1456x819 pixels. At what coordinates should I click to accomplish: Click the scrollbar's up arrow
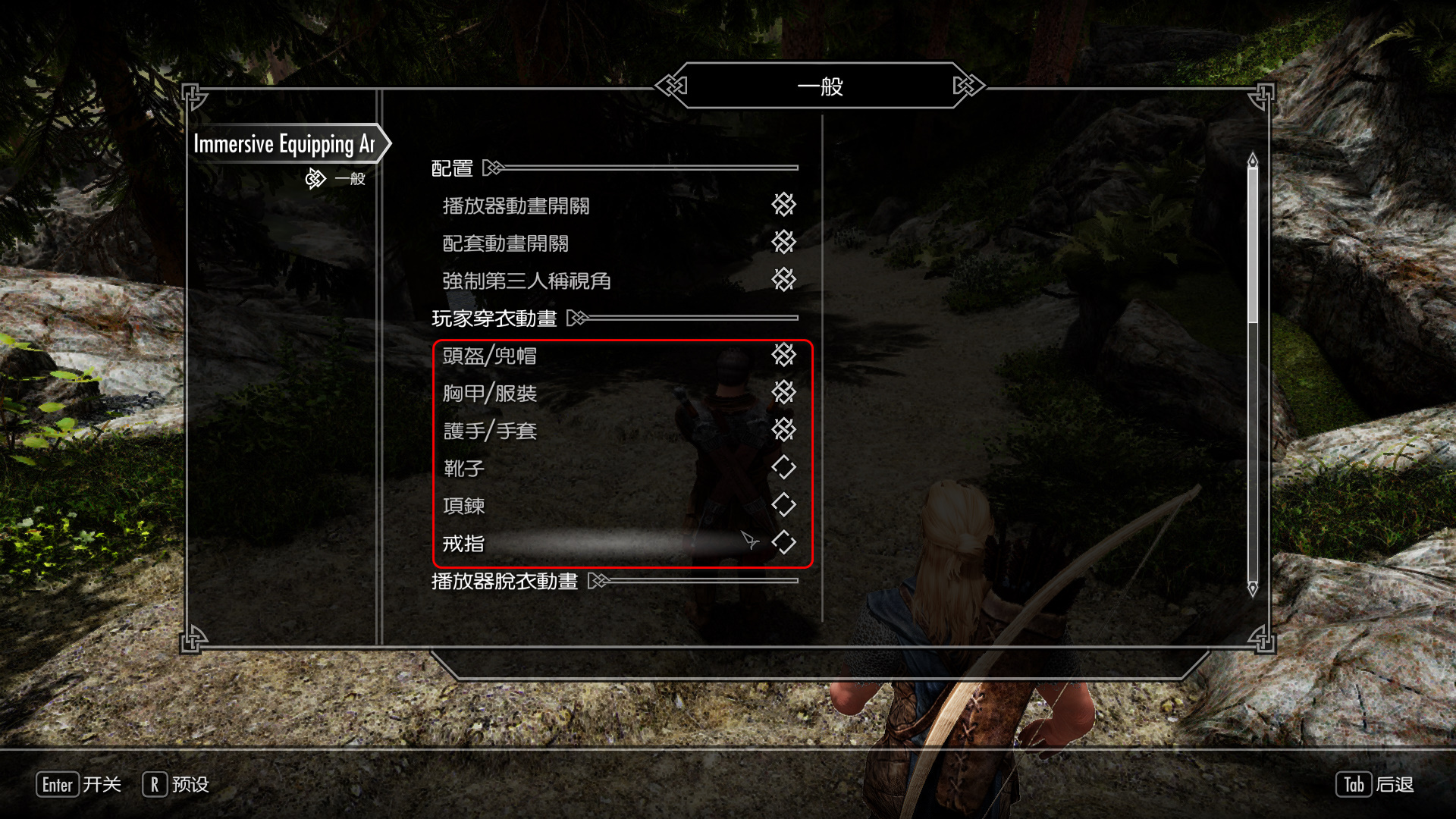1253,160
